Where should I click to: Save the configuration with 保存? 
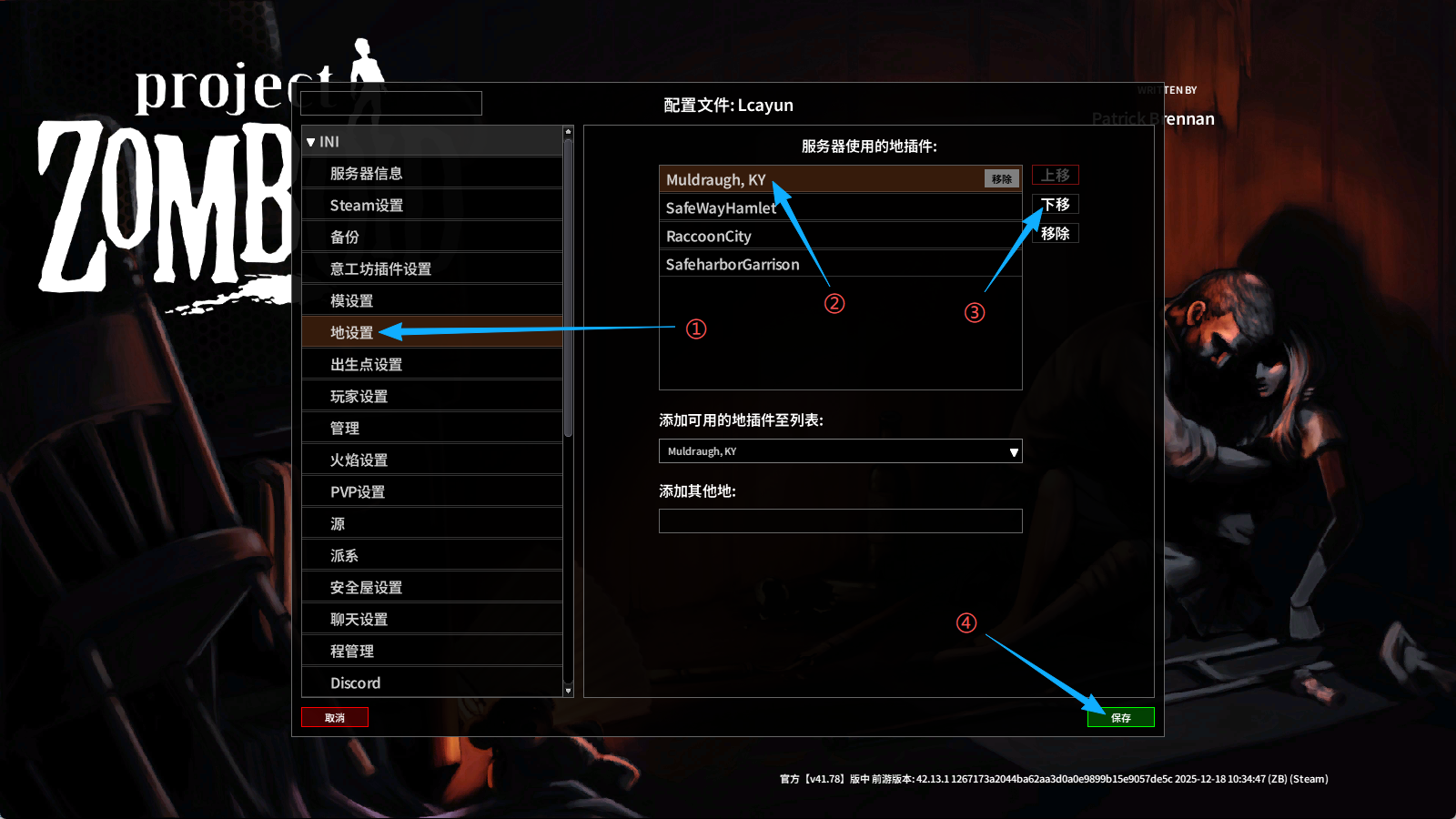point(1120,717)
